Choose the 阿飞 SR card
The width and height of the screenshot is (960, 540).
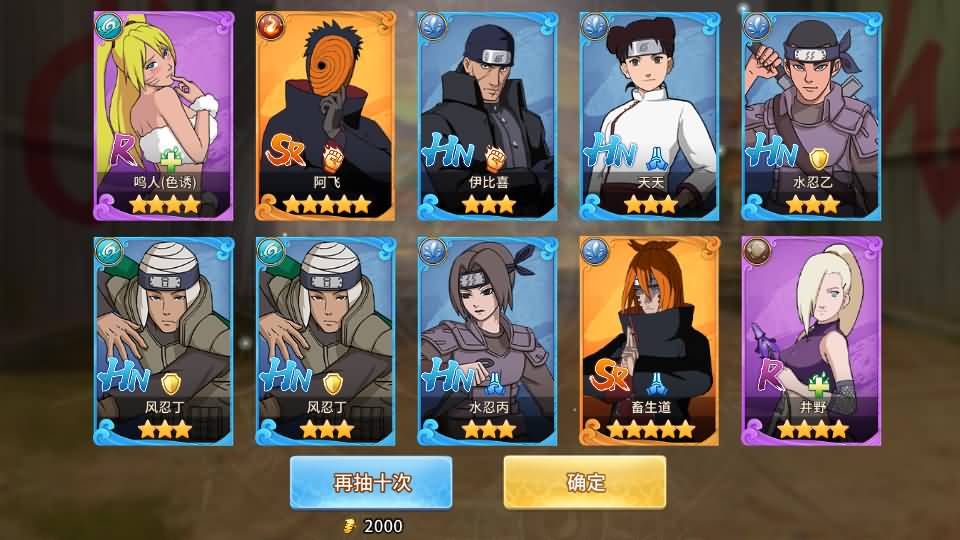point(326,115)
